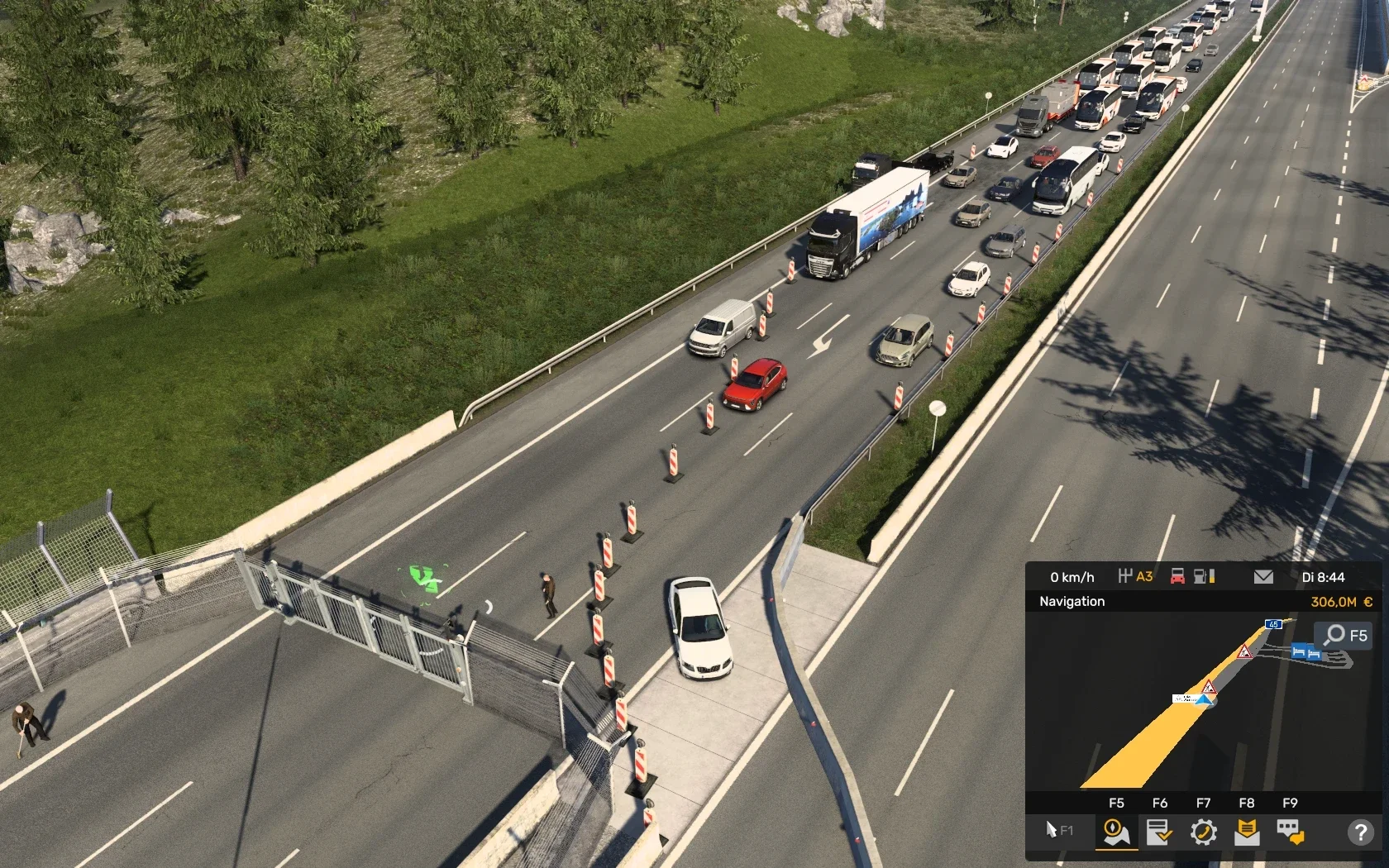The height and width of the screenshot is (868, 1389).
Task: Click the hazard warning triangle on the minimap
Action: (x=1245, y=651)
